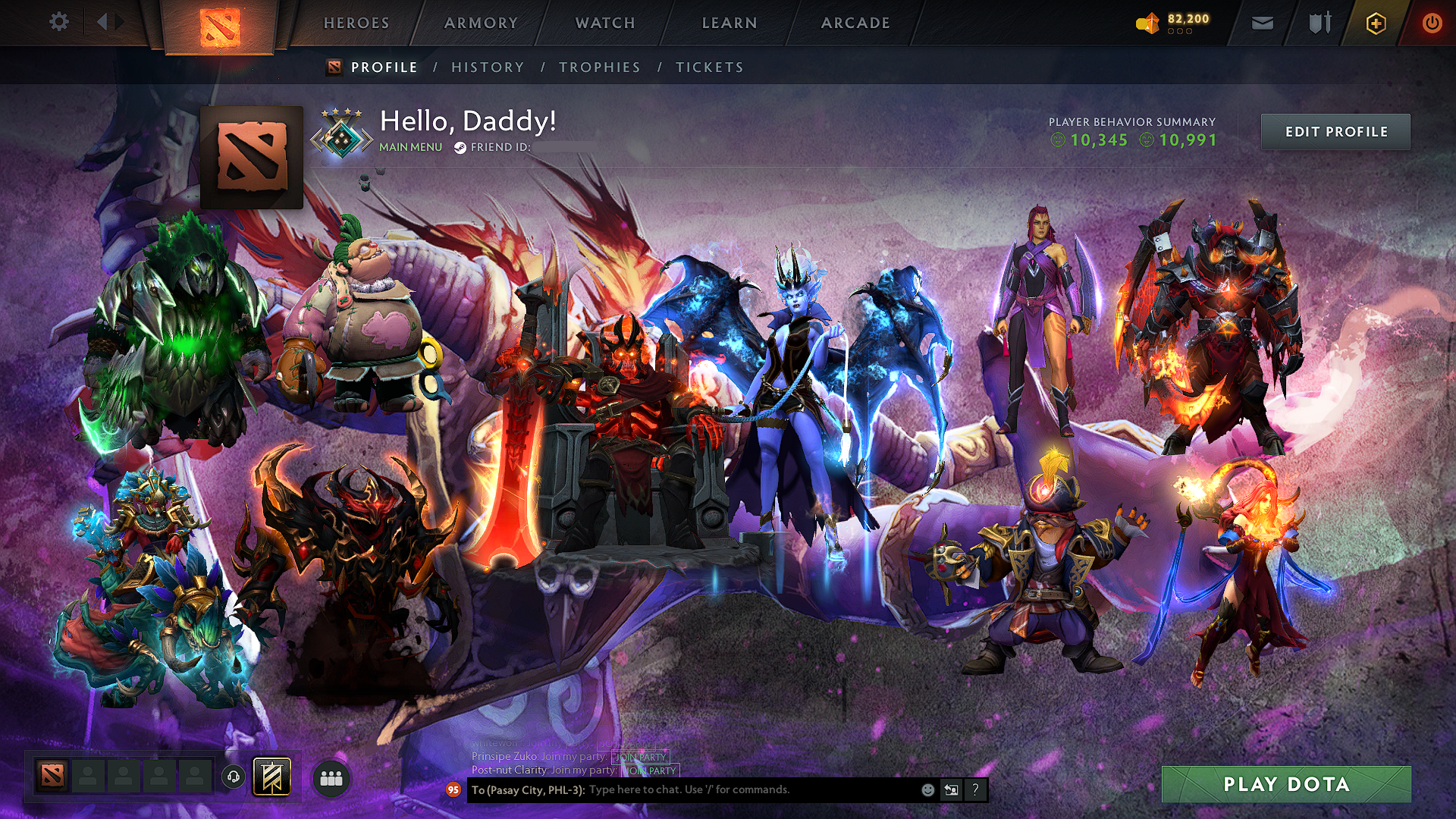Switch to the History tab
This screenshot has height=819, width=1456.
(488, 67)
